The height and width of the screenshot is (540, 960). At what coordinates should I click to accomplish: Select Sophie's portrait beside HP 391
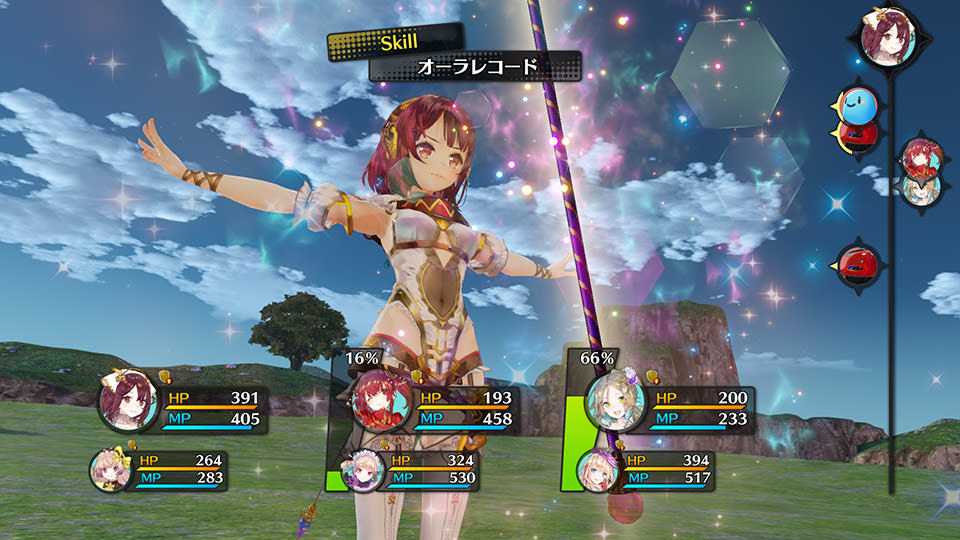pyautogui.click(x=127, y=402)
